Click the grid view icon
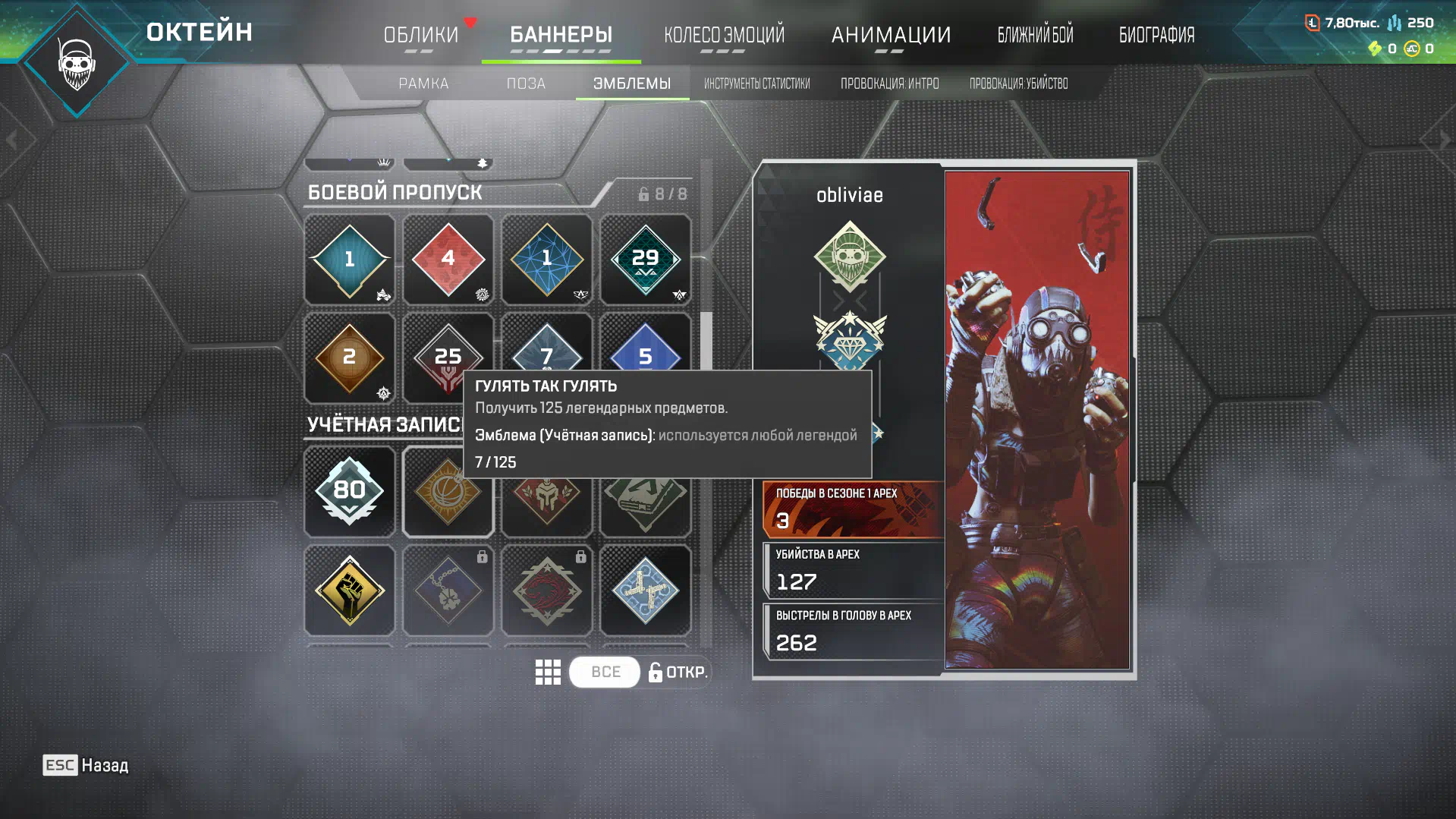The image size is (1456, 819). [548, 672]
